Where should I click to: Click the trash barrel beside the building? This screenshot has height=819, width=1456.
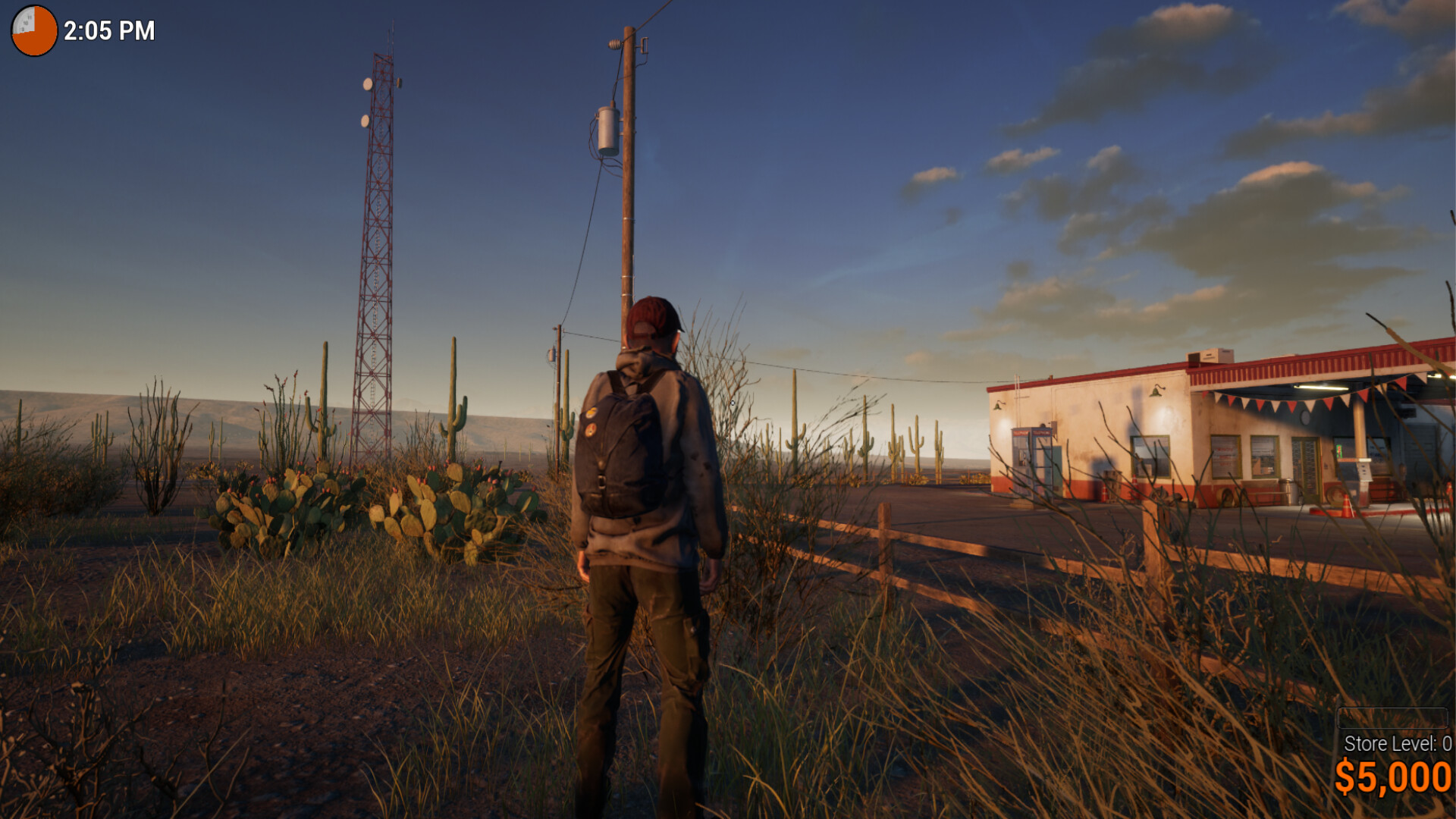pyautogui.click(x=1287, y=493)
